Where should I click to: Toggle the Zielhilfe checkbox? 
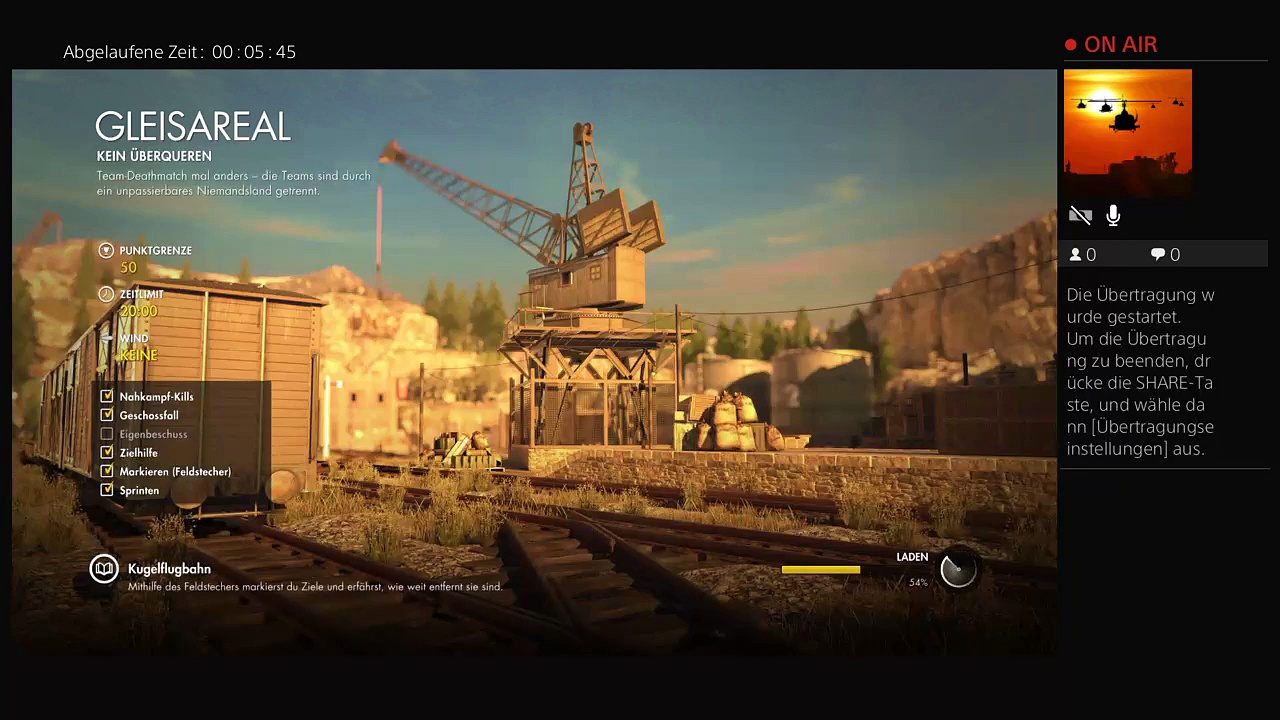[107, 453]
